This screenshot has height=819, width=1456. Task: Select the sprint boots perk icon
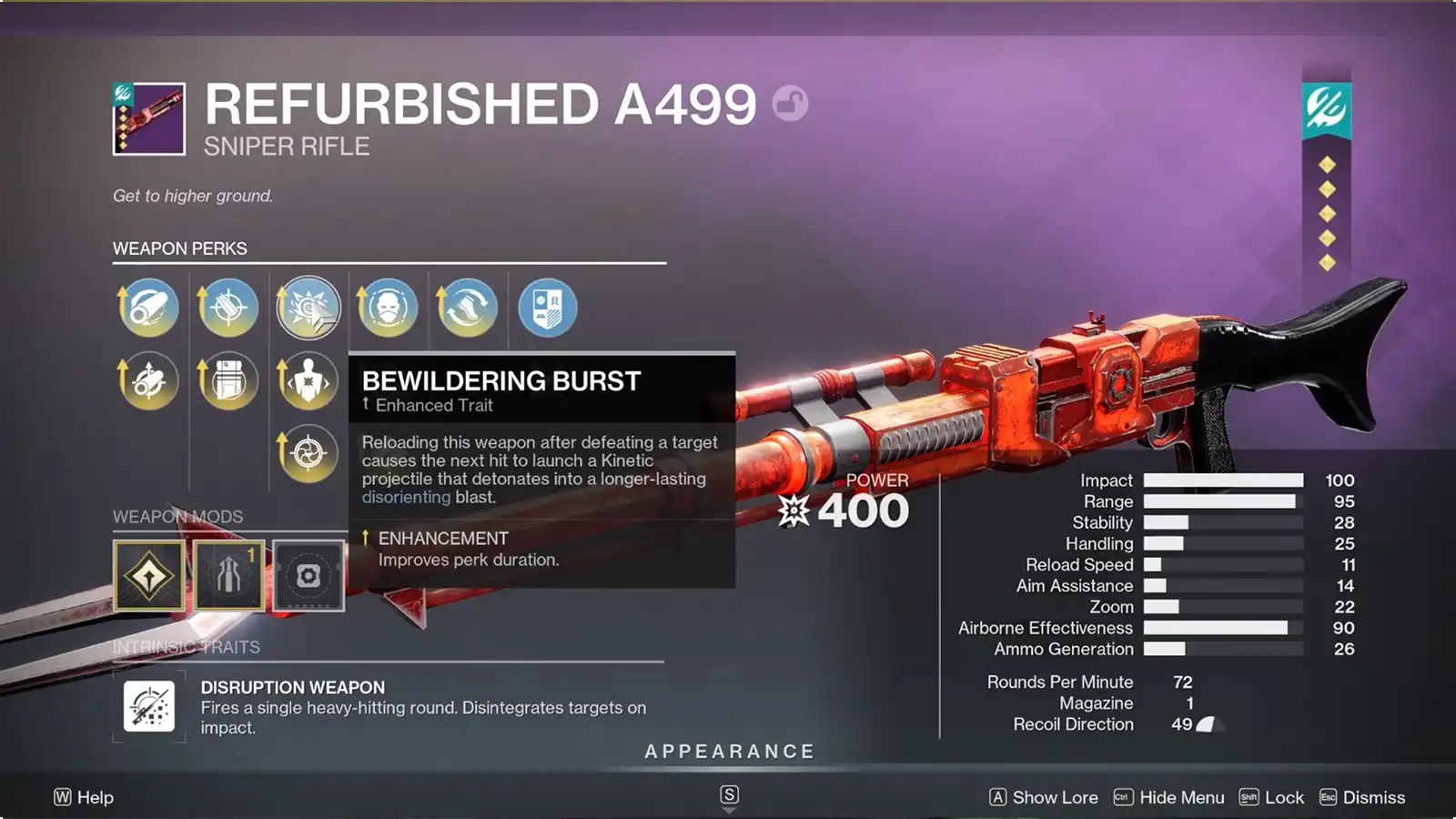[468, 308]
